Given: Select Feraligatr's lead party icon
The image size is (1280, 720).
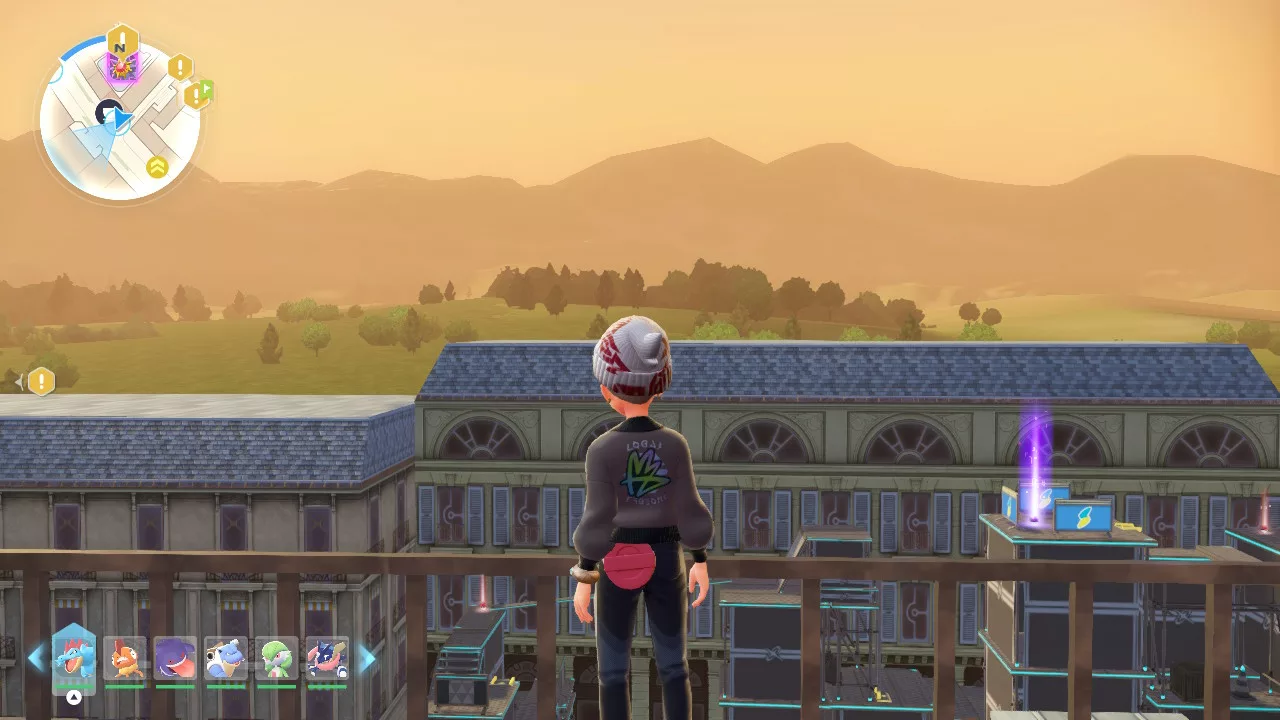Looking at the screenshot, I should tap(75, 657).
